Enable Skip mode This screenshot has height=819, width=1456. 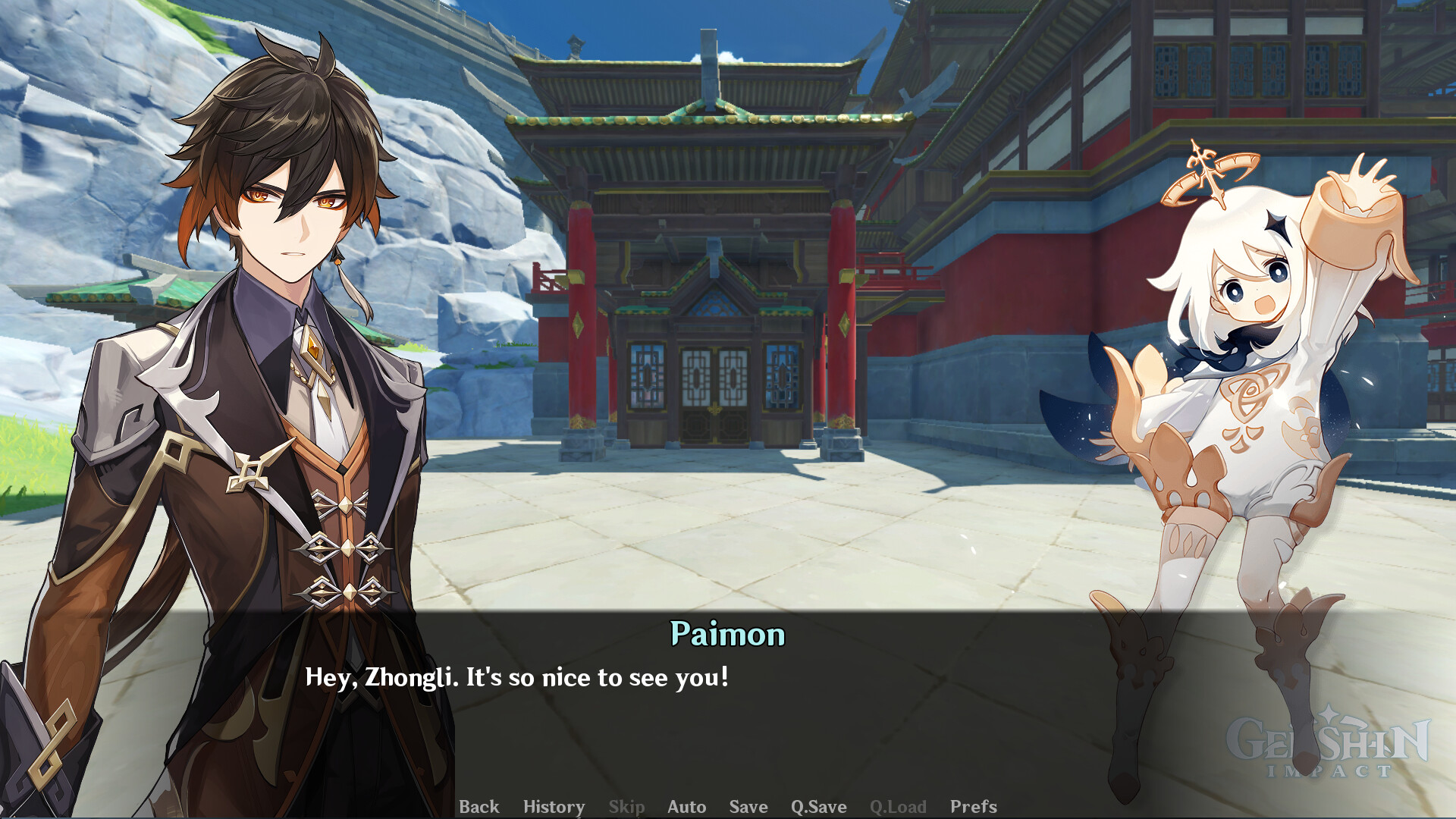pyautogui.click(x=626, y=807)
